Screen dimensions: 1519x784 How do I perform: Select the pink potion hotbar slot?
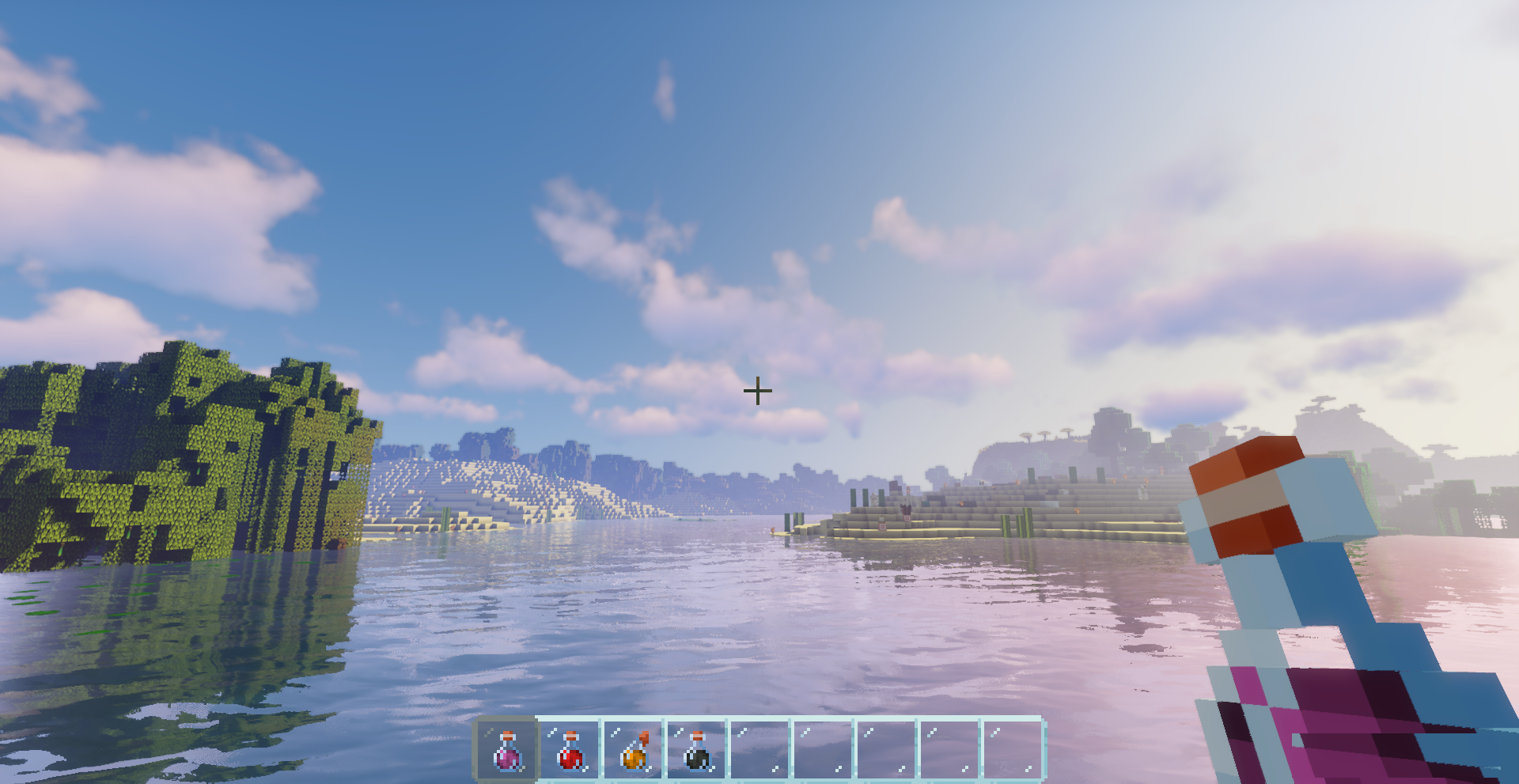[x=506, y=749]
